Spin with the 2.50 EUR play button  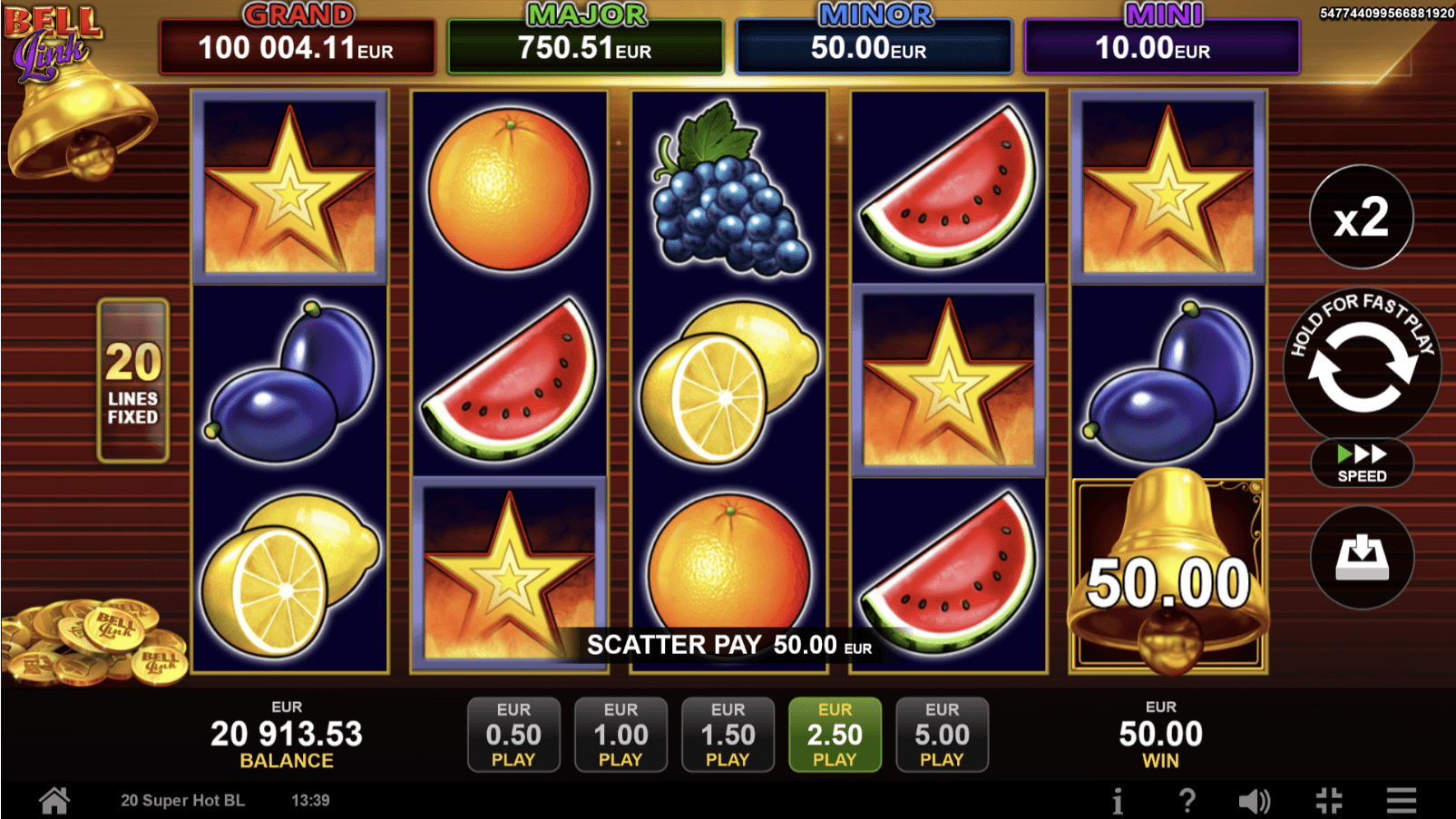pos(835,735)
